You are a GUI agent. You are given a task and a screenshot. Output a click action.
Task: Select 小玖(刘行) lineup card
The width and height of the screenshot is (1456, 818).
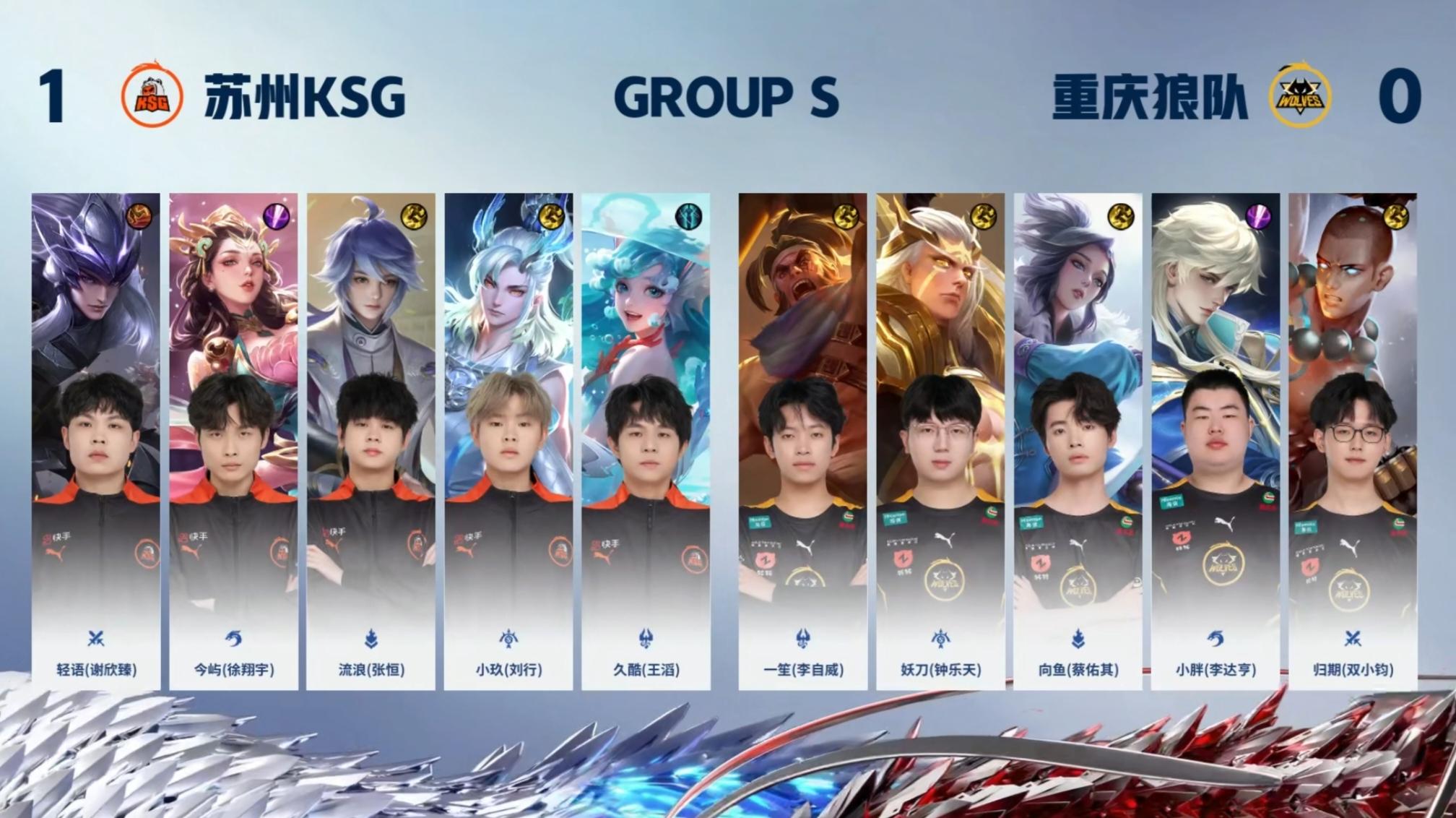(508, 441)
